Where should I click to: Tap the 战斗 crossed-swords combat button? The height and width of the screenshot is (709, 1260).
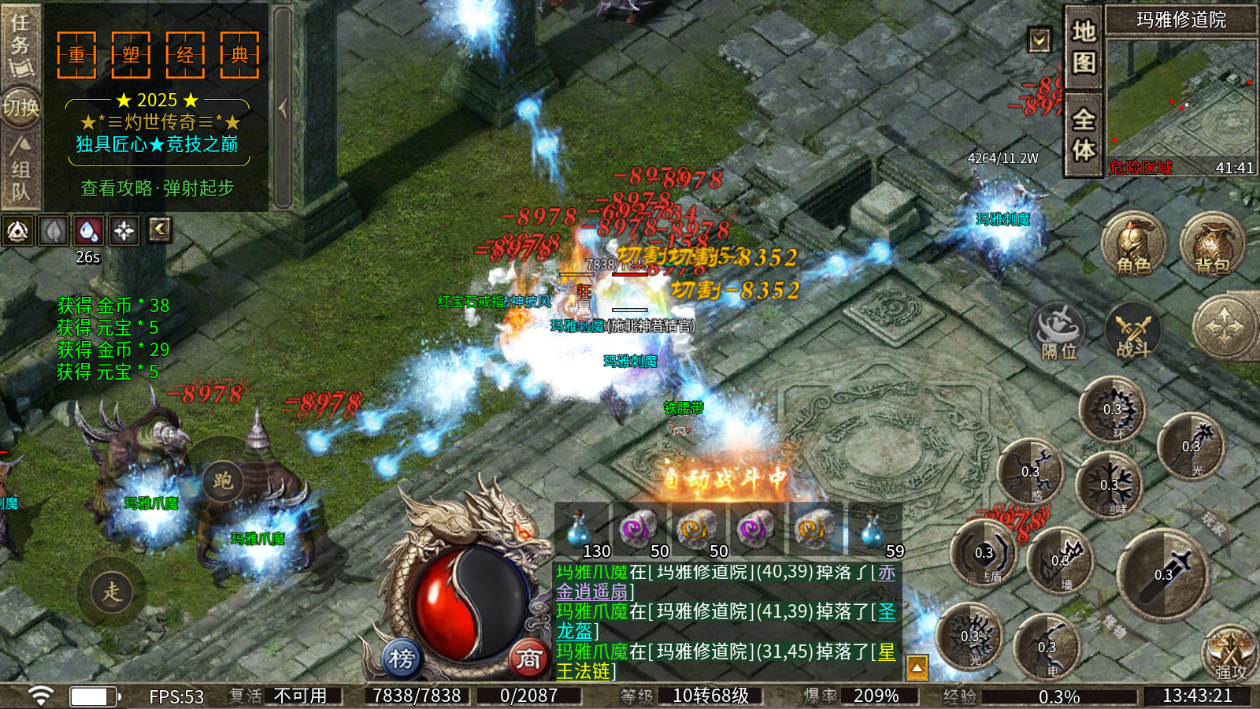click(x=1133, y=332)
